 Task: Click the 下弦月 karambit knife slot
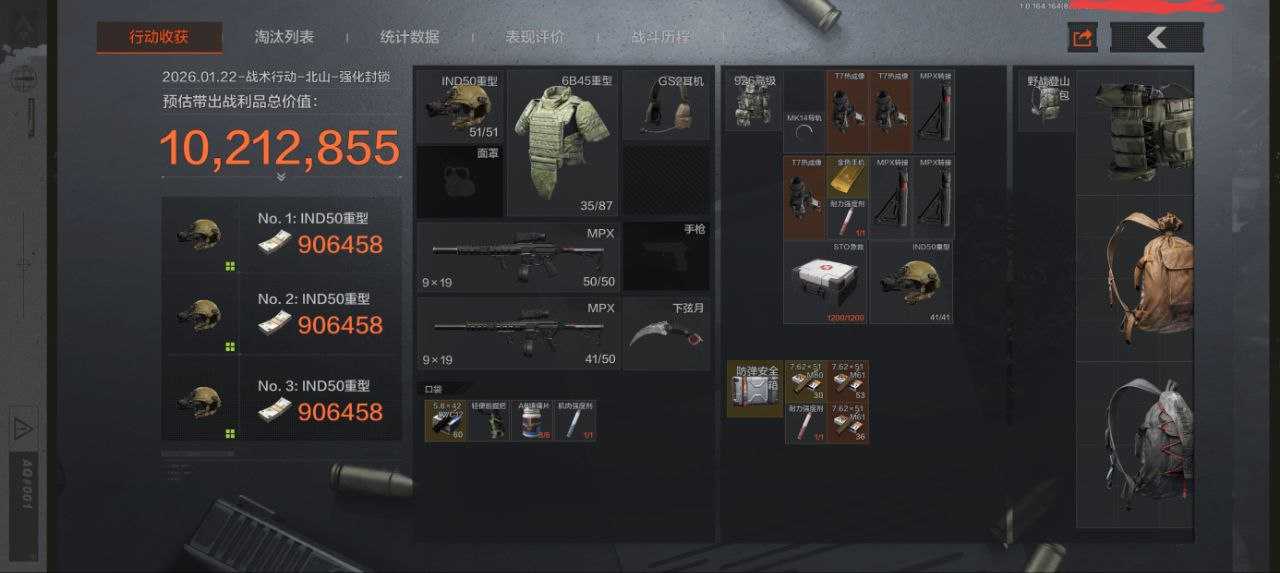point(666,333)
